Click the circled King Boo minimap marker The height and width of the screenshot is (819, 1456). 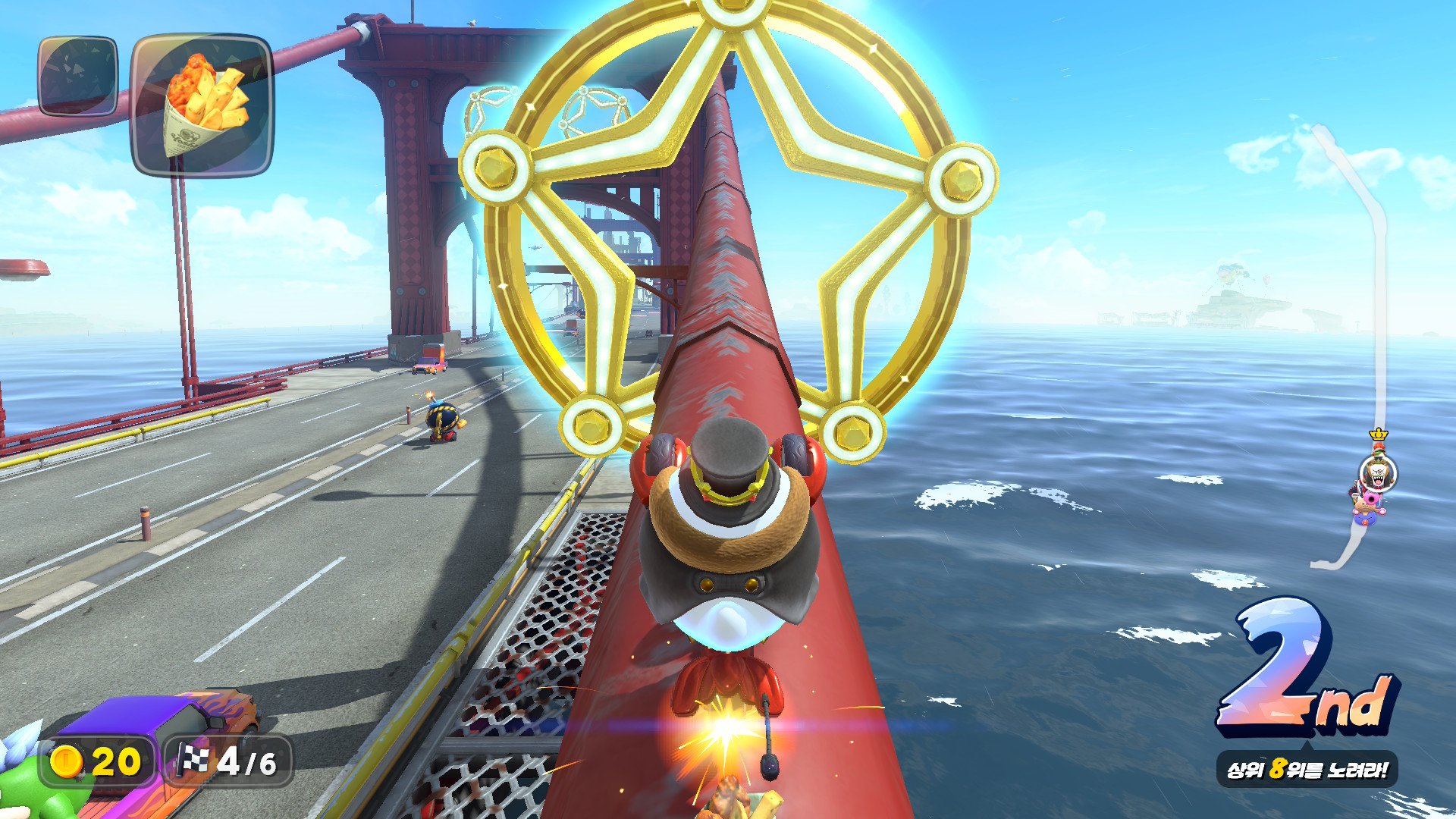click(x=1376, y=475)
